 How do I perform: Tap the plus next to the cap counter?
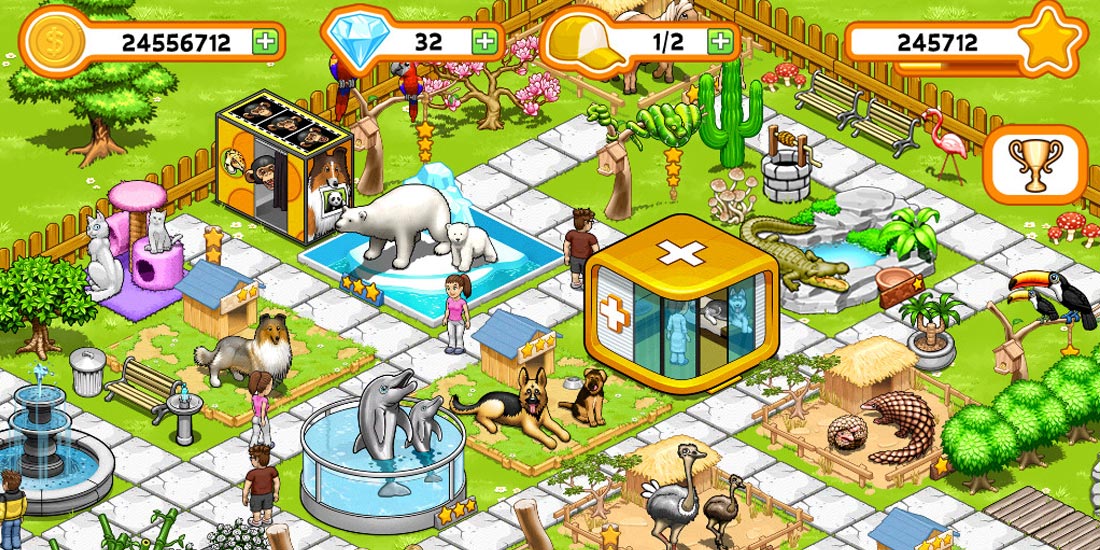pyautogui.click(x=720, y=41)
